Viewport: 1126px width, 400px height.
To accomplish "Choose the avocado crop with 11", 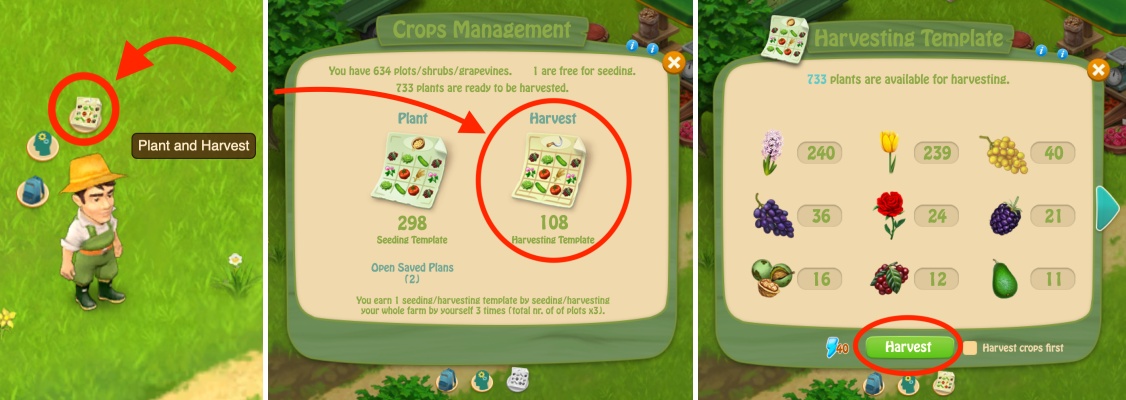I will [x=1004, y=277].
